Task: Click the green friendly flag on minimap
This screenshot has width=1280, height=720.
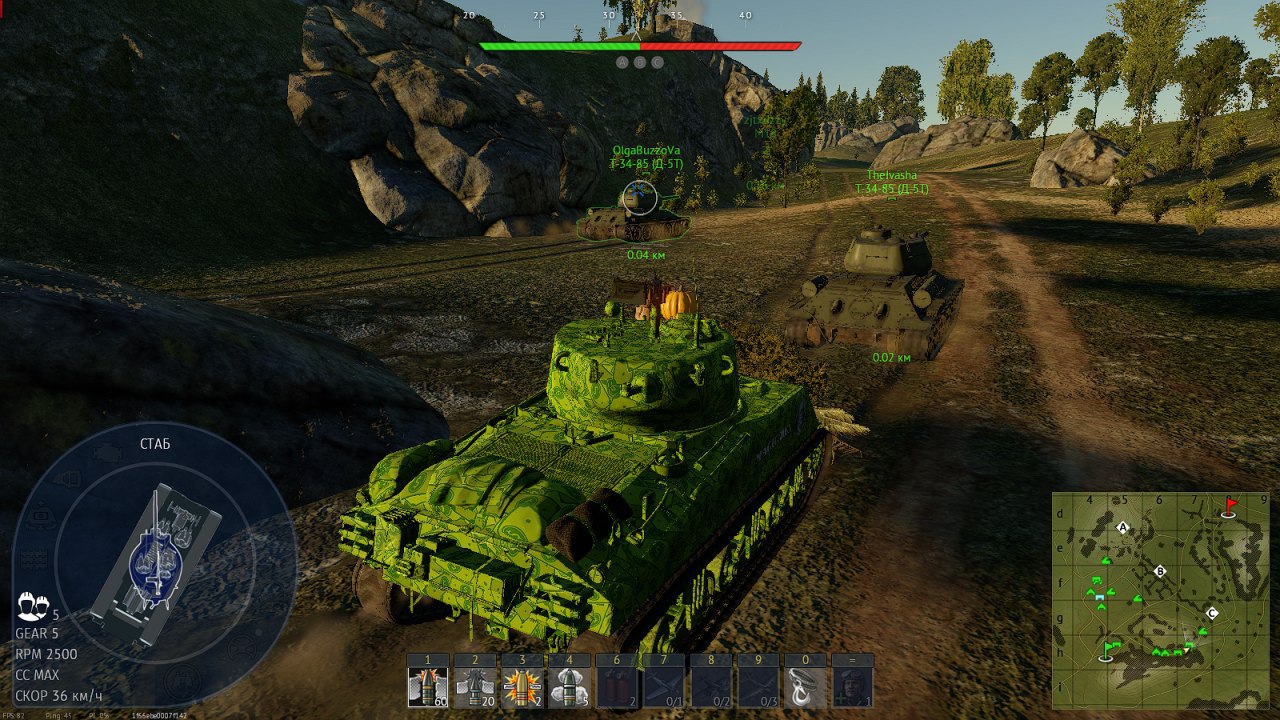Action: pyautogui.click(x=1107, y=651)
